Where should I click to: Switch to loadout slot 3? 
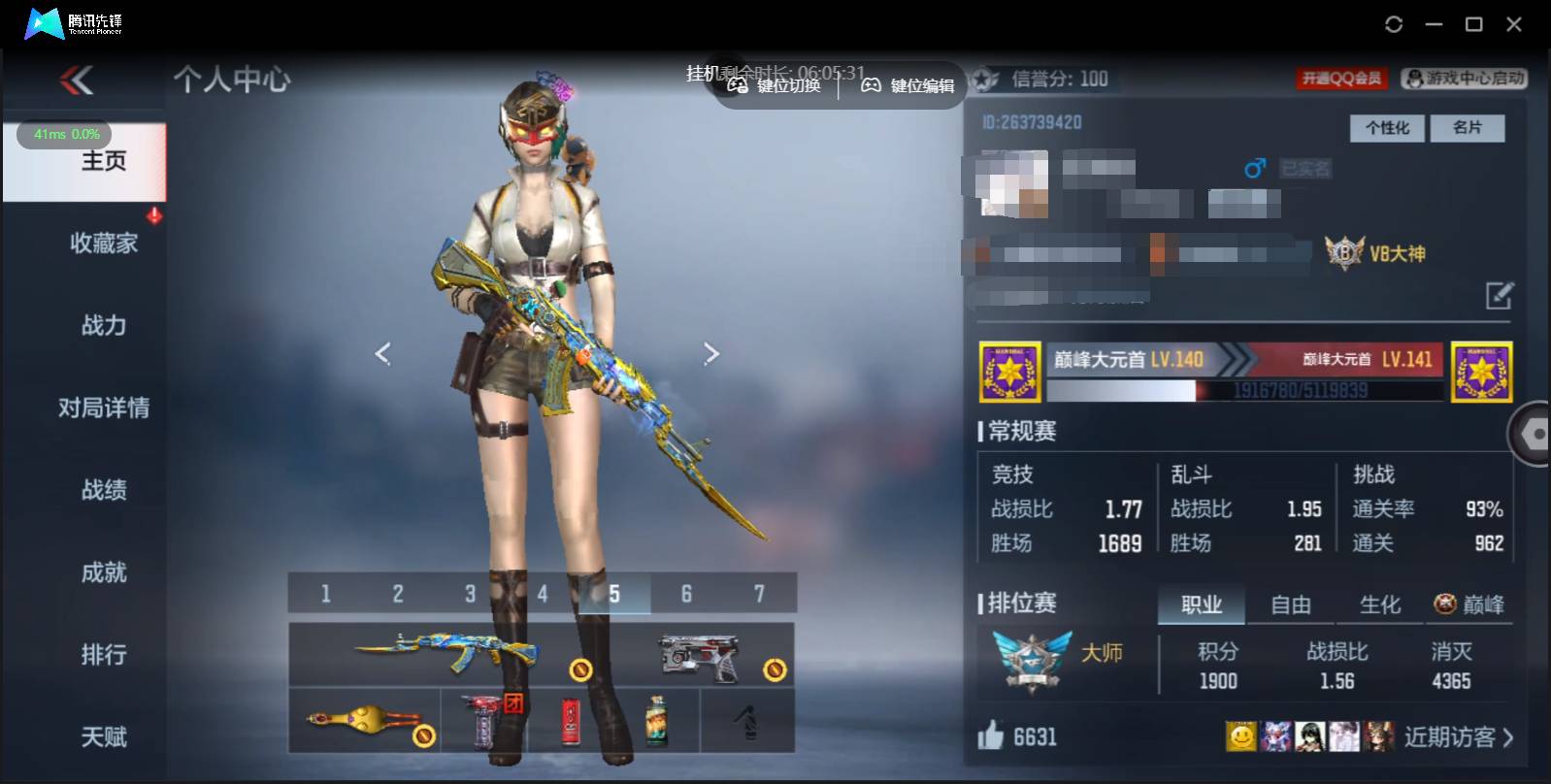tap(470, 594)
